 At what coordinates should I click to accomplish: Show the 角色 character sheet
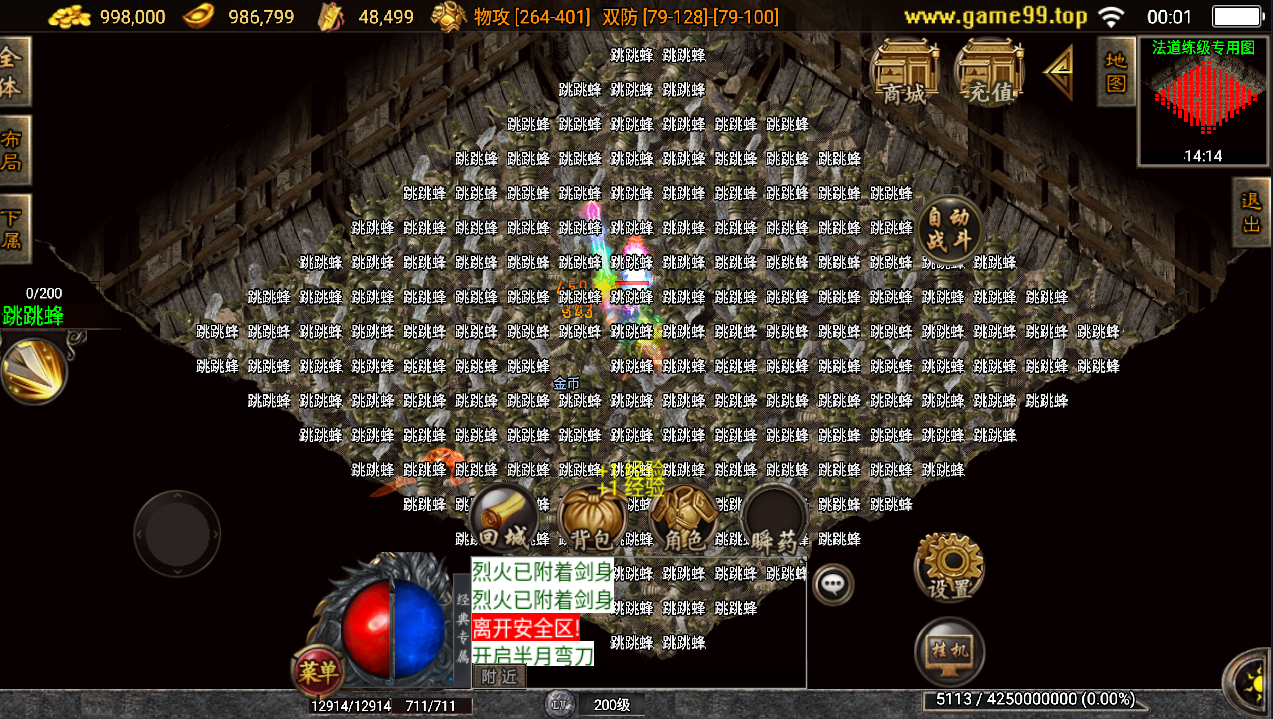point(684,520)
